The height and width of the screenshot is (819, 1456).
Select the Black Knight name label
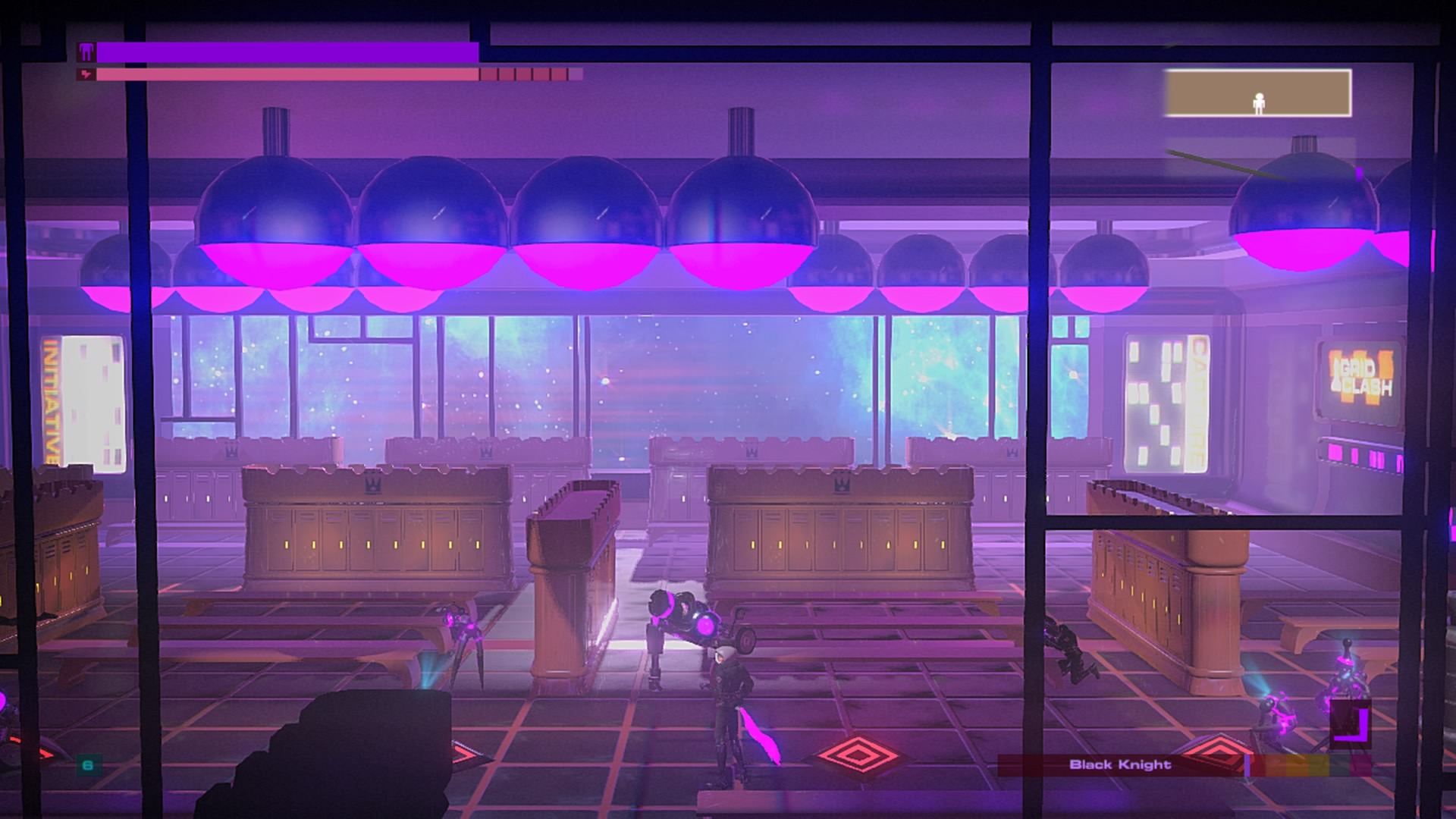click(x=1121, y=764)
